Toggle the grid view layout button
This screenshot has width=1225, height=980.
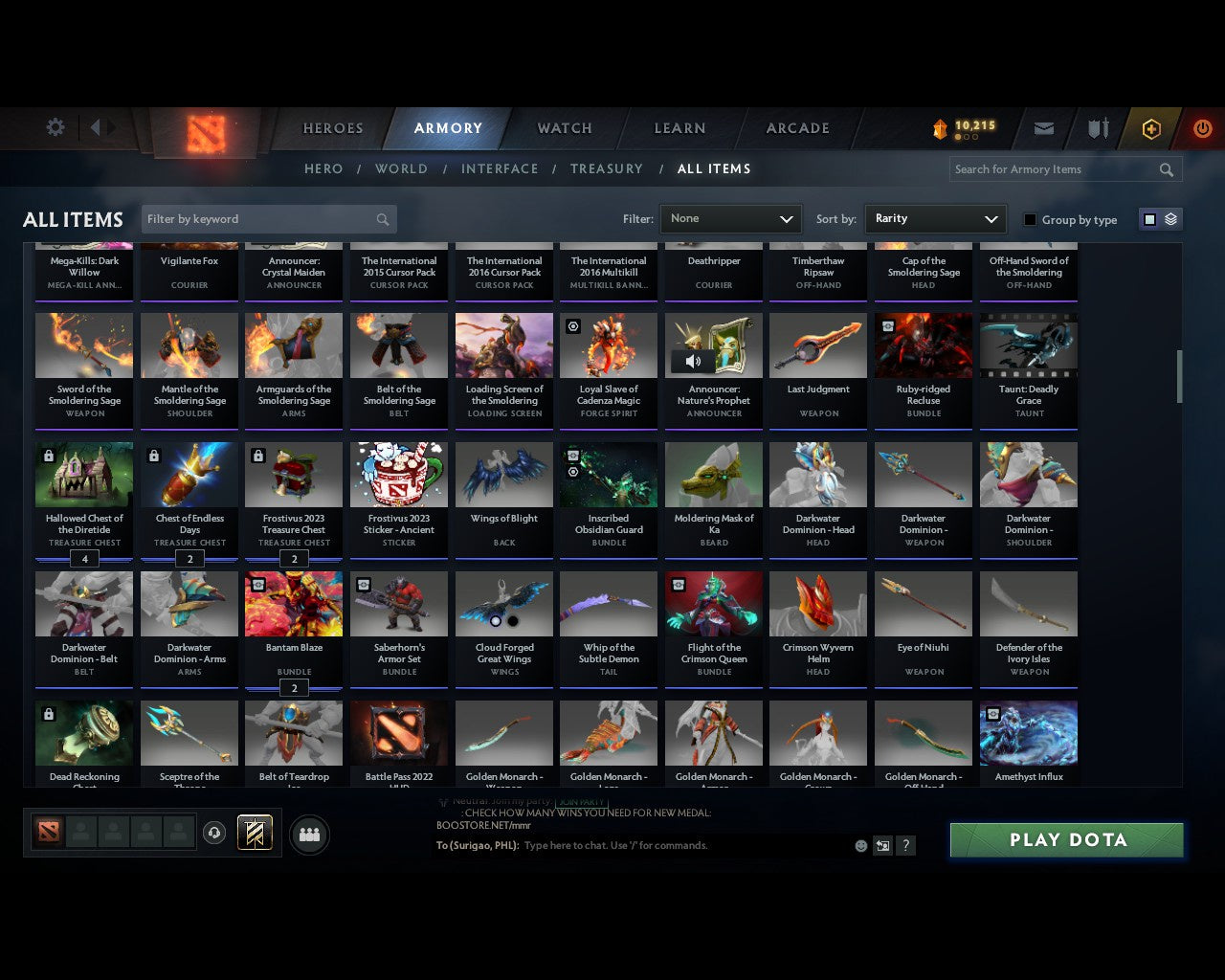coord(1149,218)
